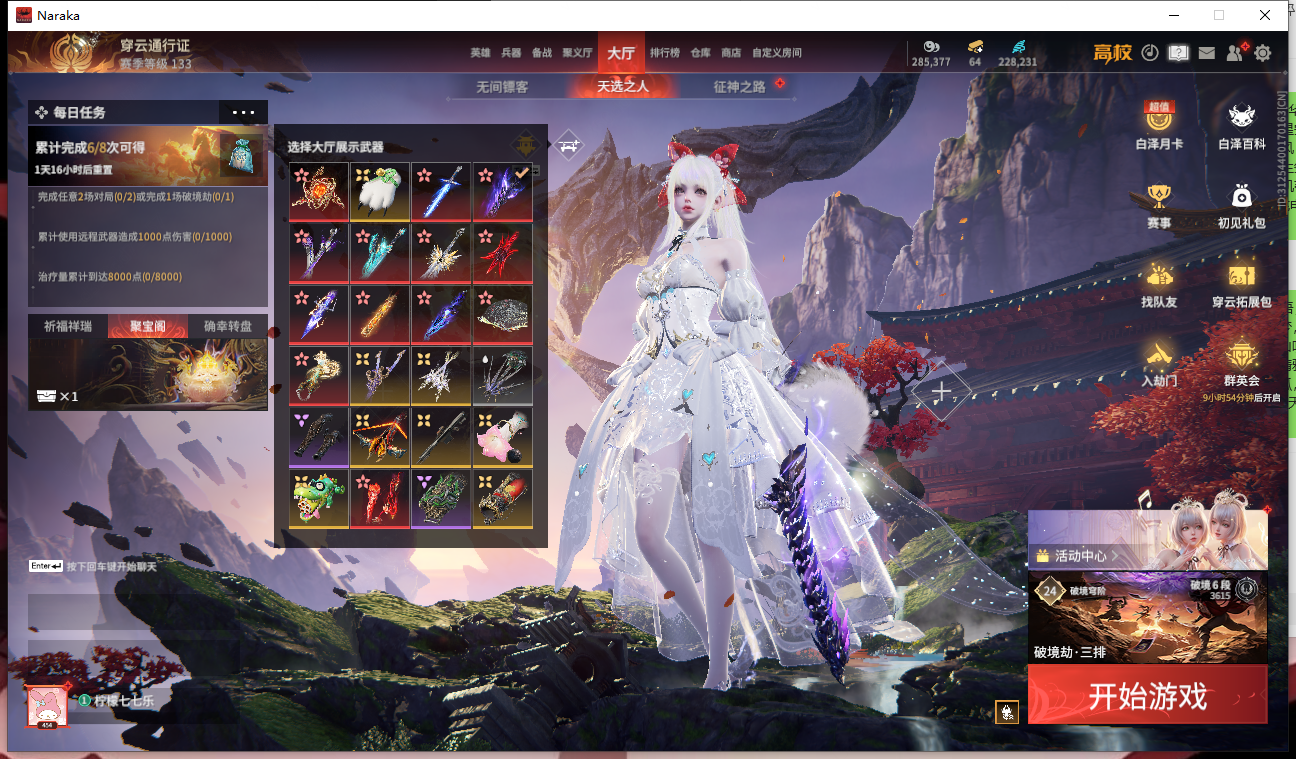Screen dimensions: 1296x759
Task: Open the 商店 shop menu
Action: [731, 53]
